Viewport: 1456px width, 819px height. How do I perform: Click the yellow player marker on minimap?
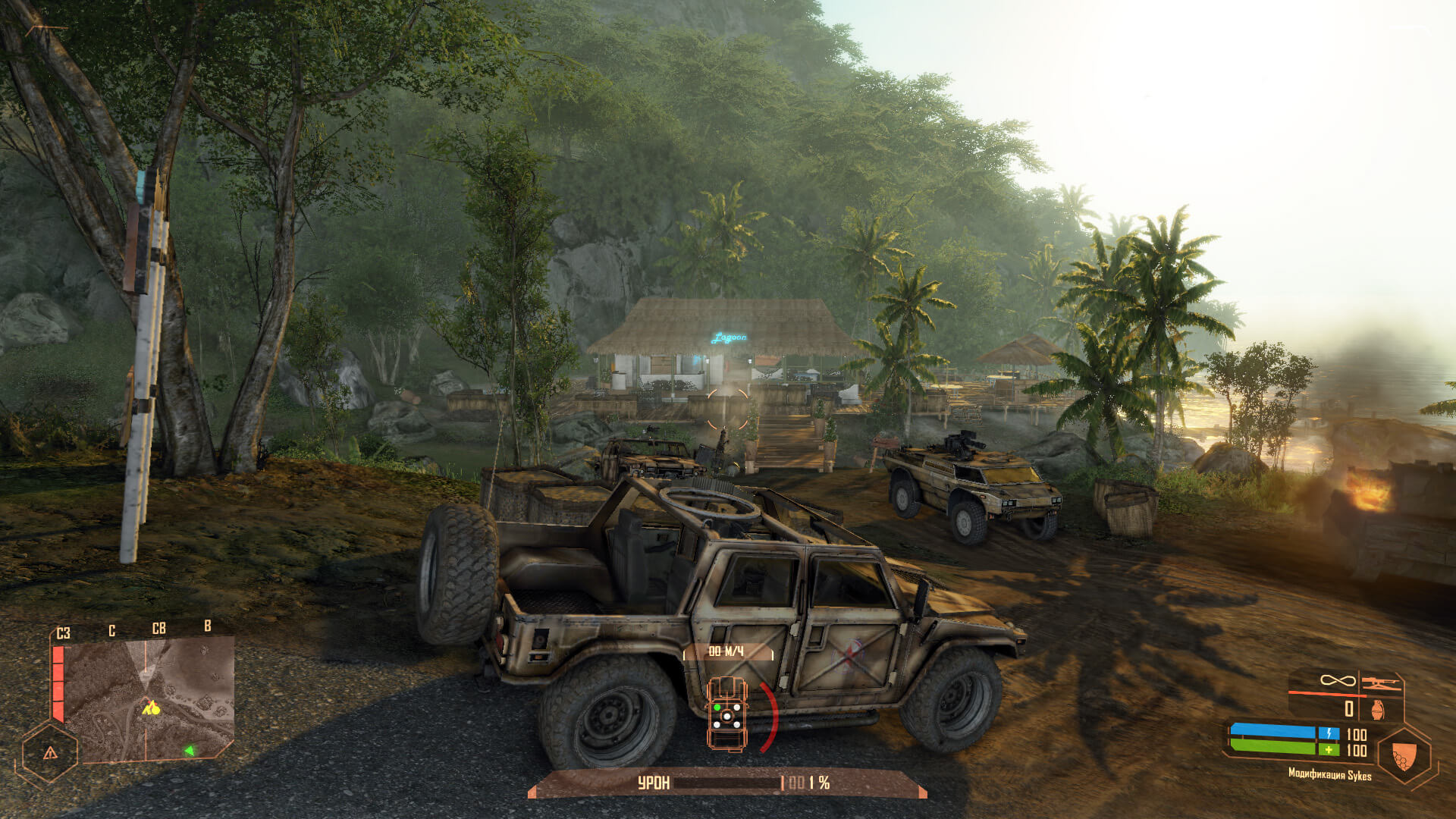151,709
